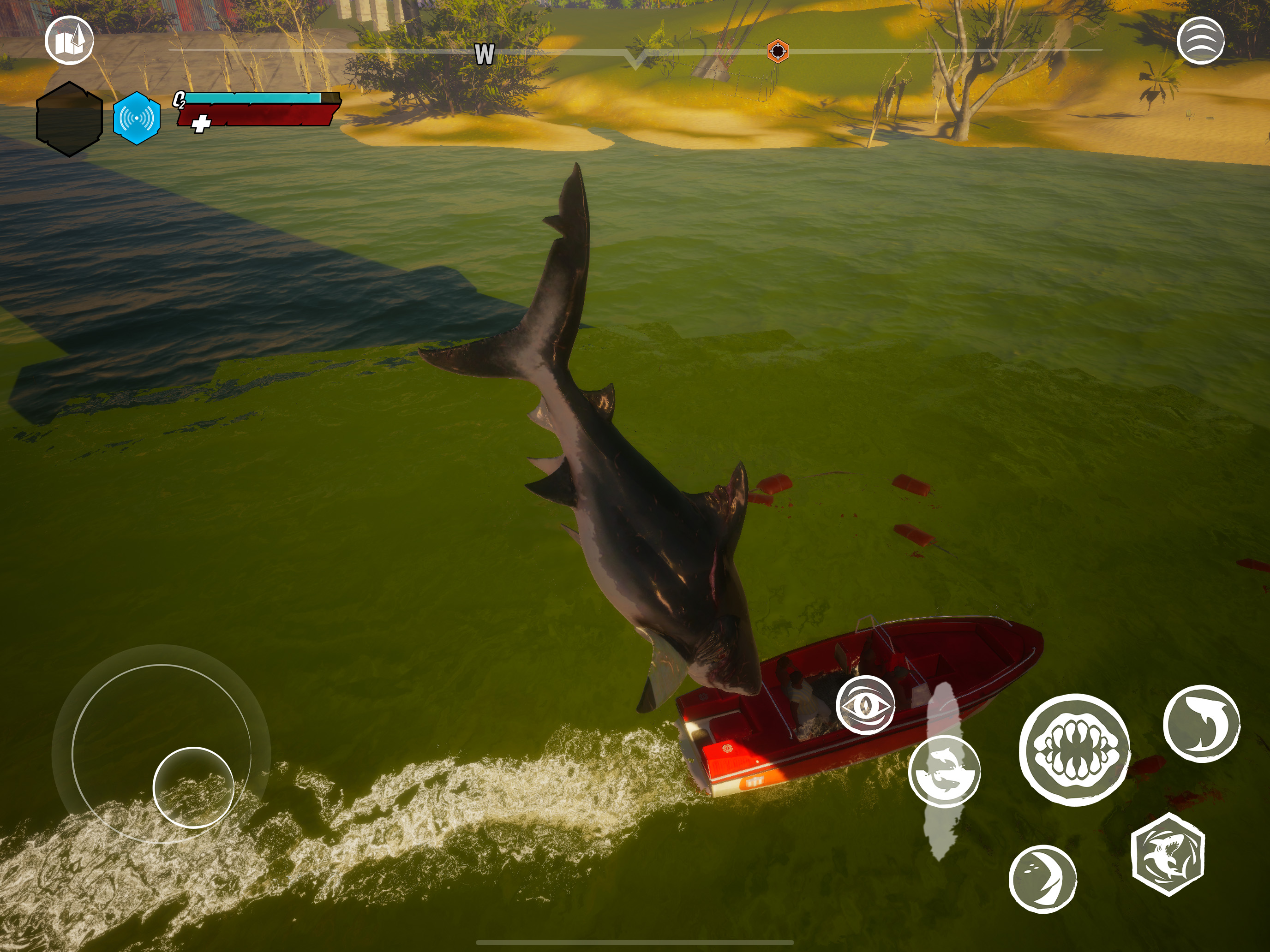Activate the eye focus target button
The height and width of the screenshot is (952, 1270).
pyautogui.click(x=865, y=705)
